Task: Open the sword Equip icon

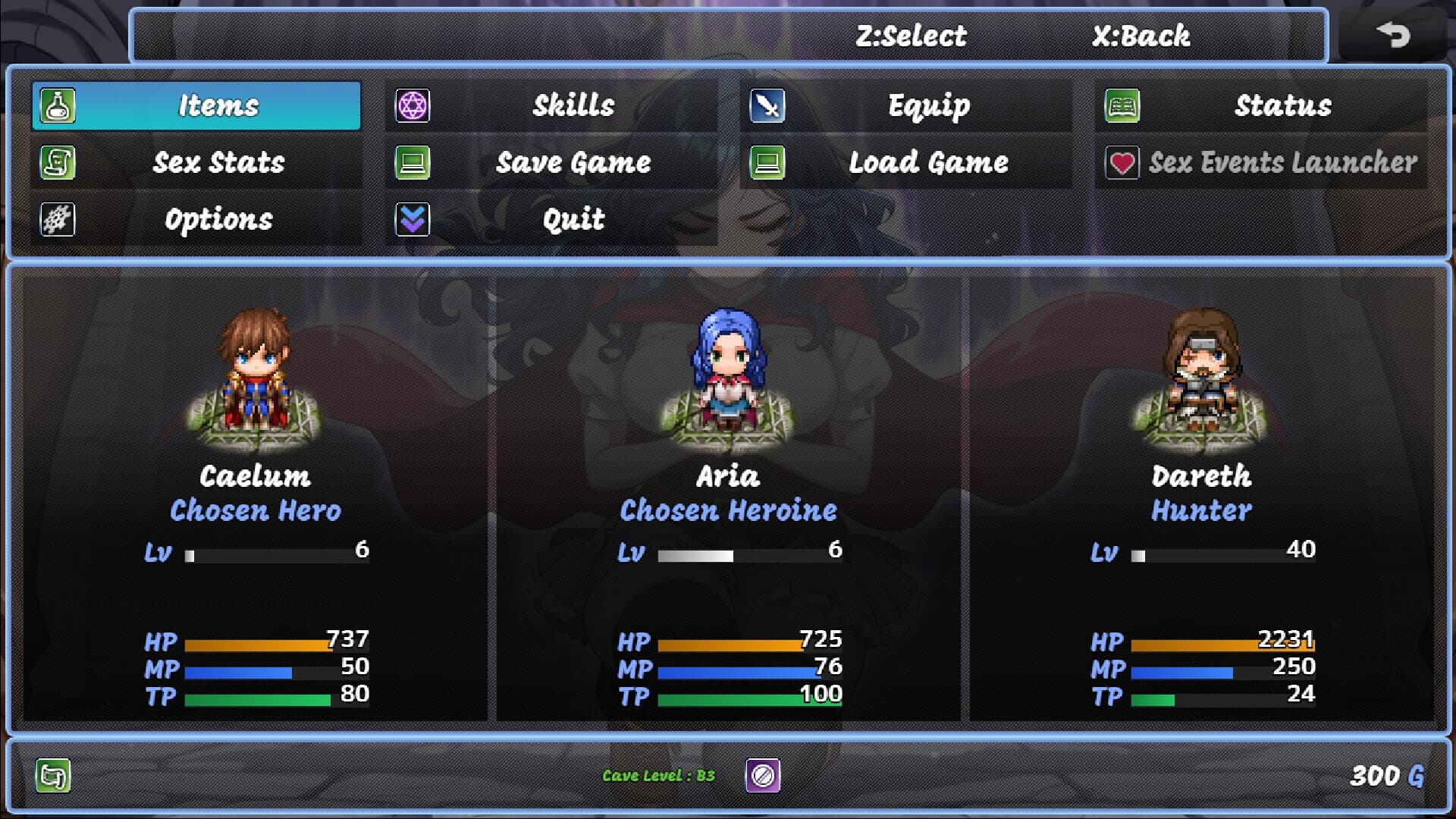Action: [767, 105]
